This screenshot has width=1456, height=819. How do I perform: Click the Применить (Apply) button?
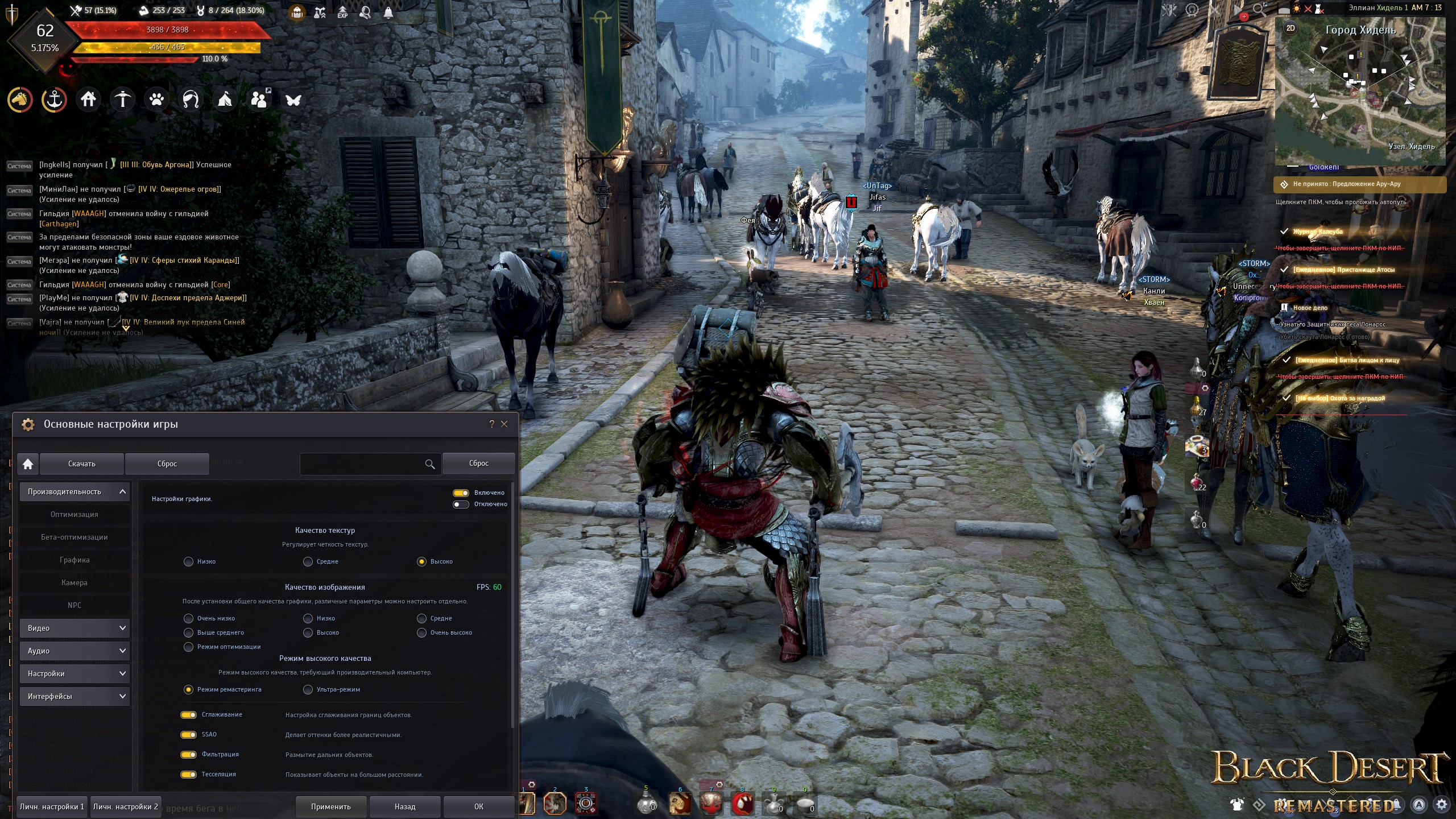point(331,806)
